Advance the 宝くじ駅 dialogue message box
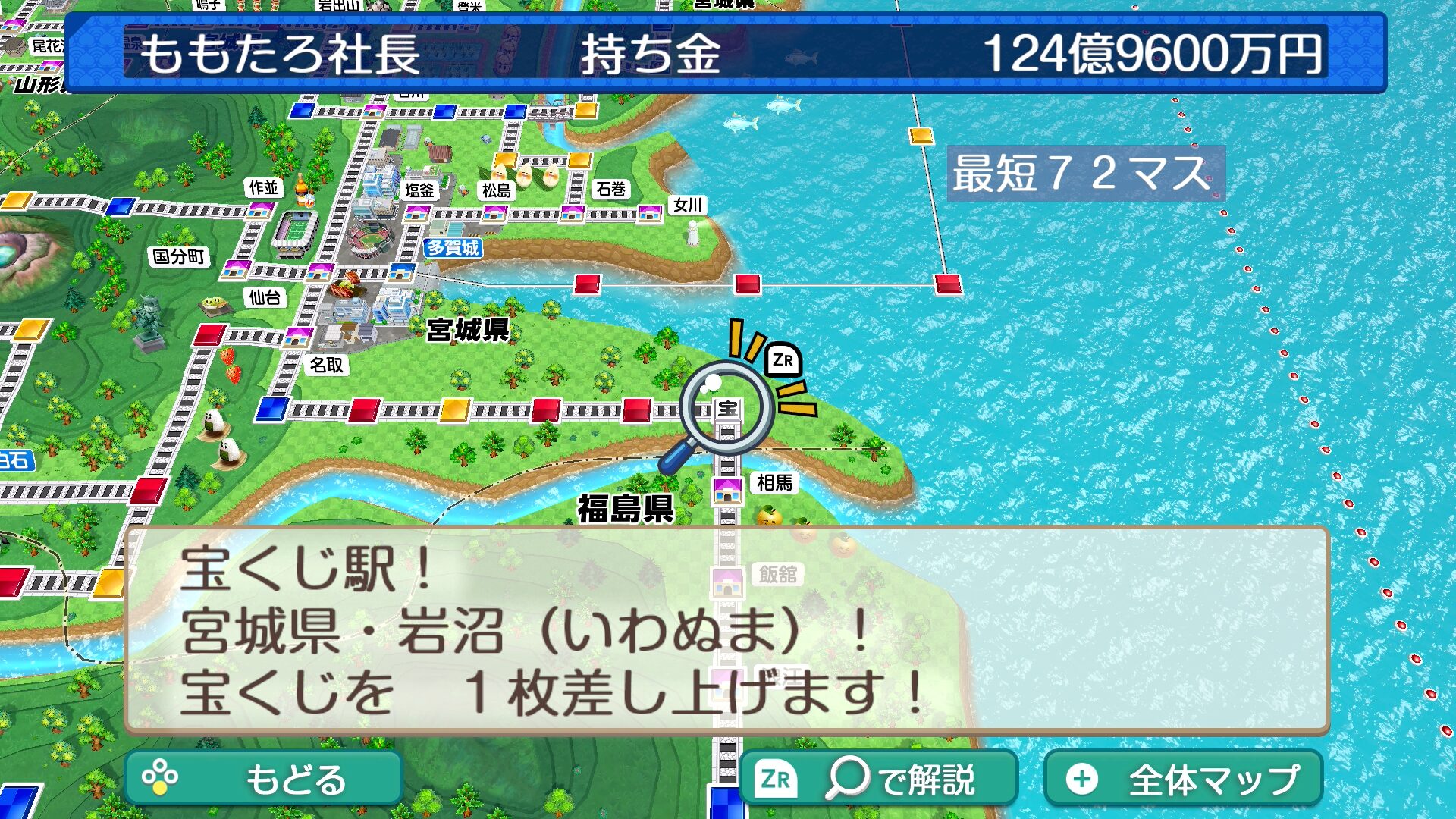The image size is (1456, 819). pos(726,631)
